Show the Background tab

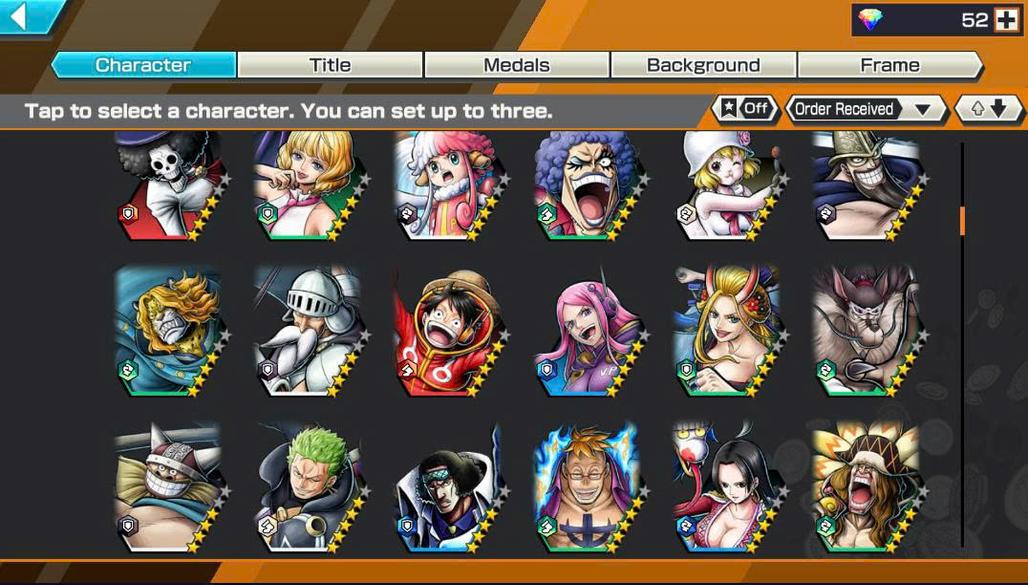[703, 65]
